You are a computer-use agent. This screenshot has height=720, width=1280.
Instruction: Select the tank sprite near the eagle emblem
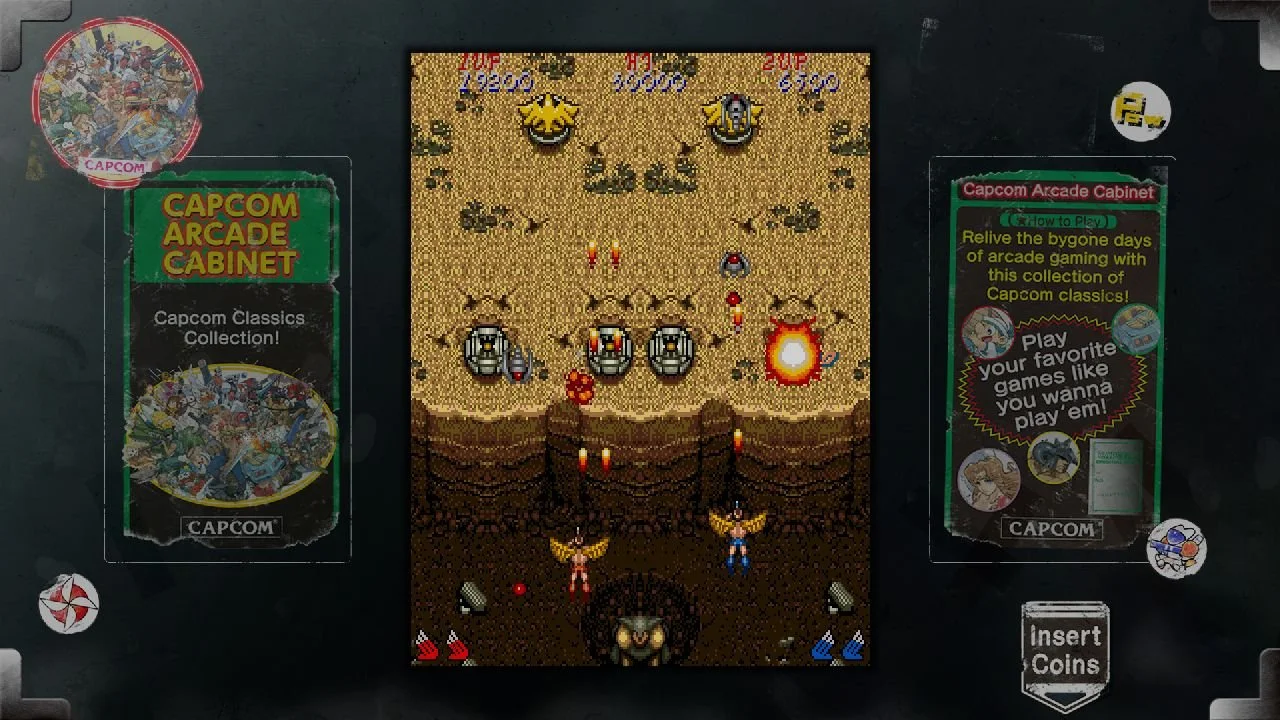click(735, 115)
